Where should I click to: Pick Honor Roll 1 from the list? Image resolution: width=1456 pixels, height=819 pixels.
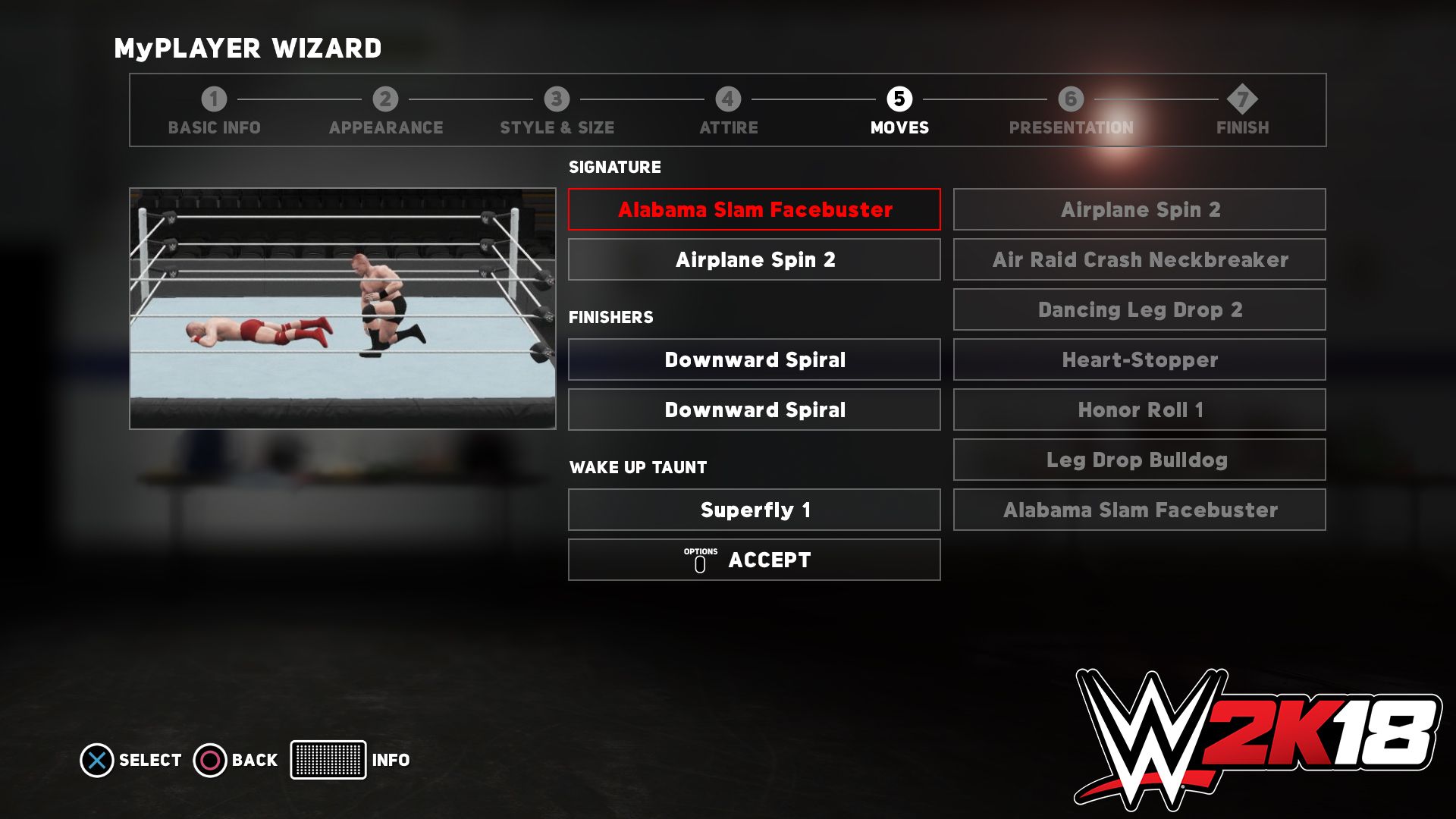click(1138, 409)
